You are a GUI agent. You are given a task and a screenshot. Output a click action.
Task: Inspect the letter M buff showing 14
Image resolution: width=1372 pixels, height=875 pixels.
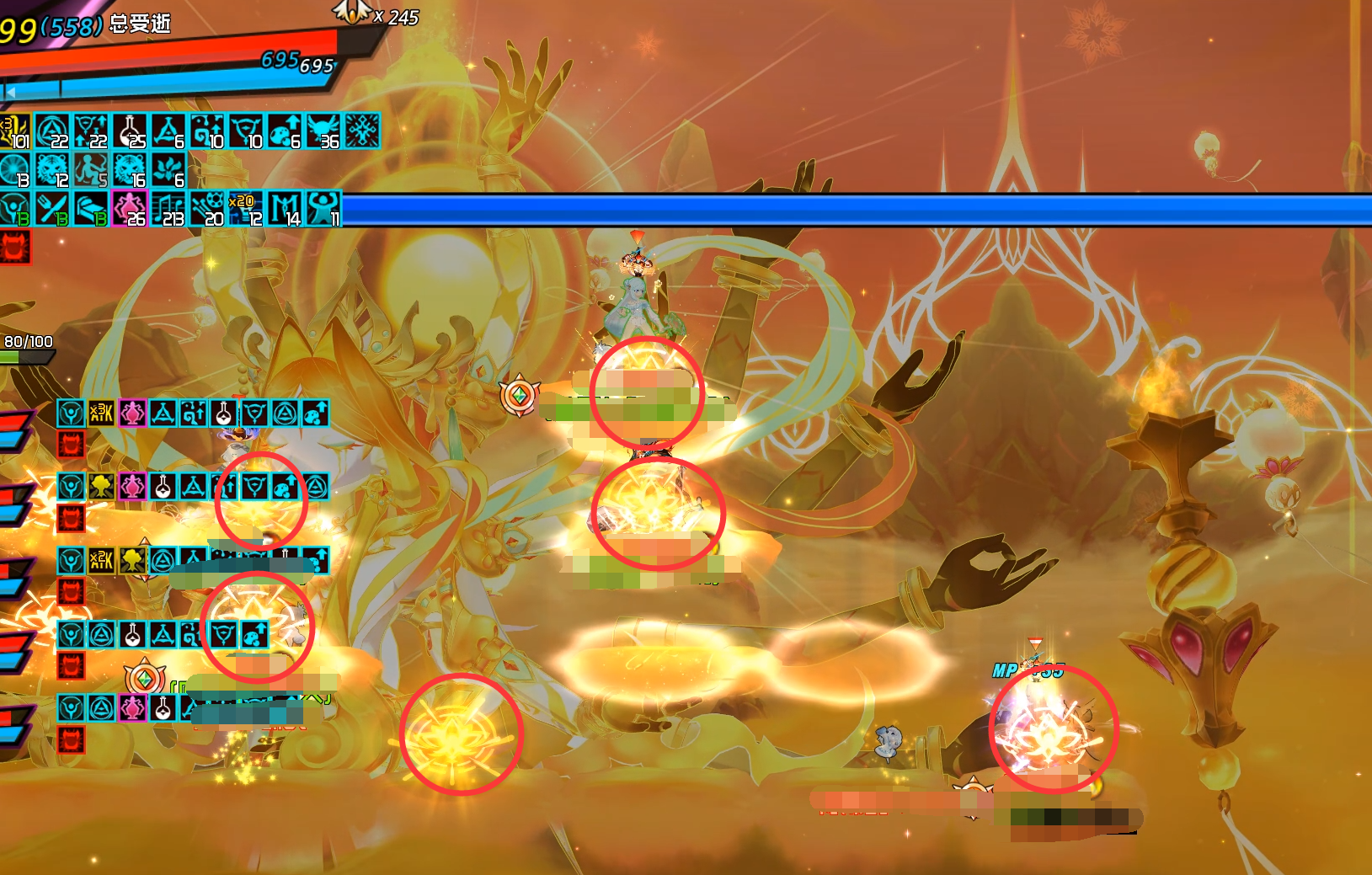(285, 209)
